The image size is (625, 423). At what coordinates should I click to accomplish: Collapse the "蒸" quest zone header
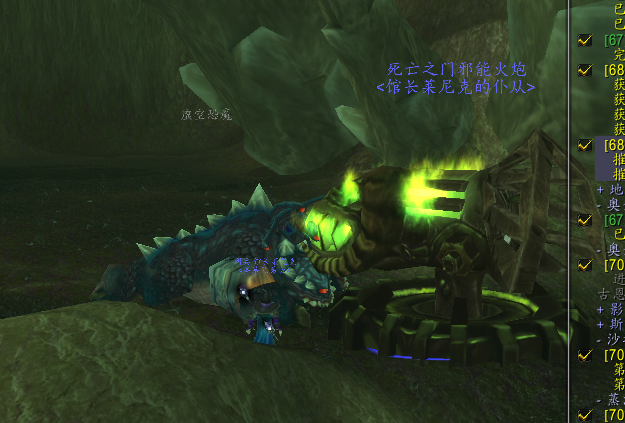(600, 399)
